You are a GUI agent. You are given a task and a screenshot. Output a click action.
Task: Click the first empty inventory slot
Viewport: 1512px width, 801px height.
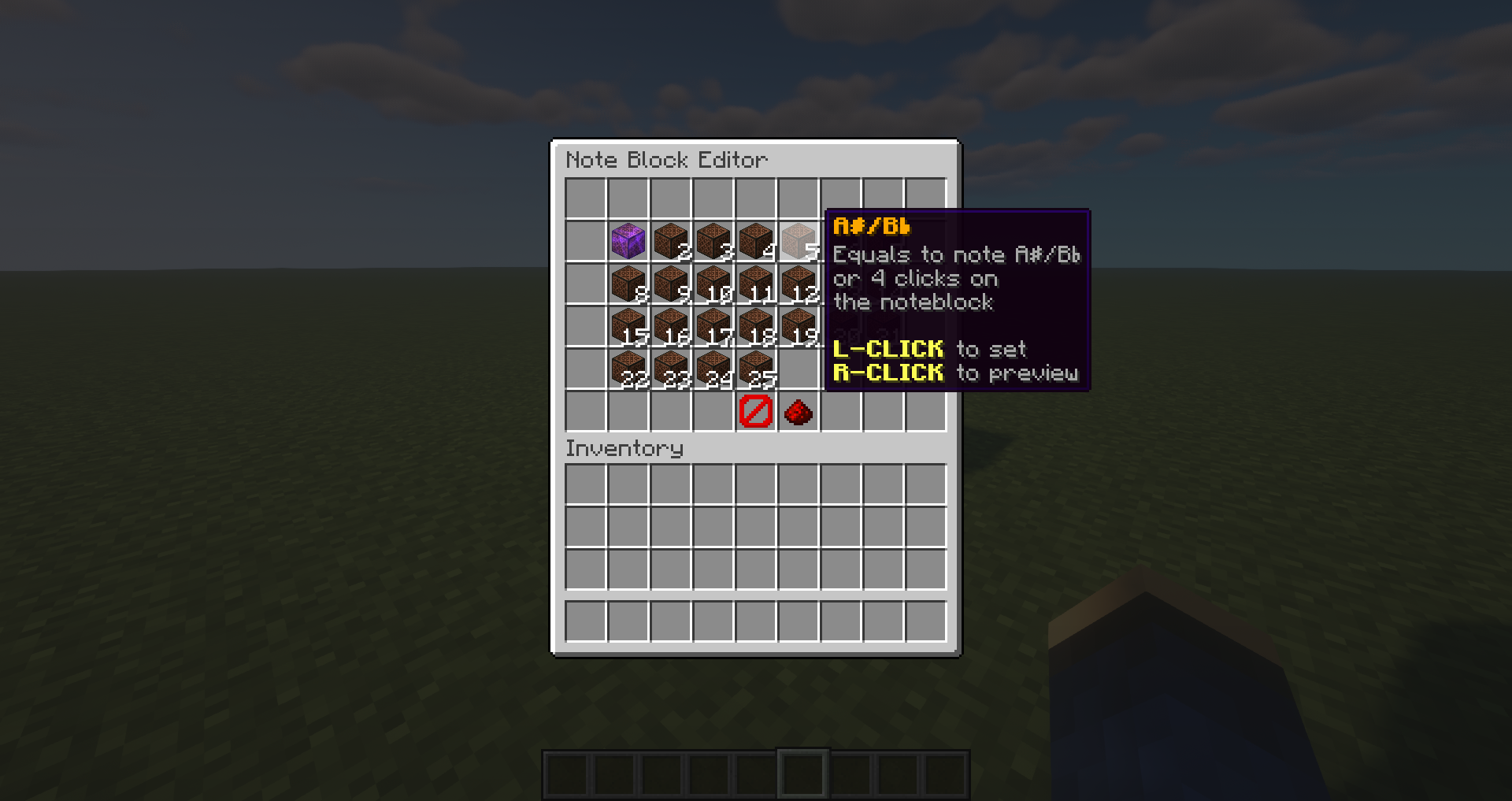tap(585, 484)
